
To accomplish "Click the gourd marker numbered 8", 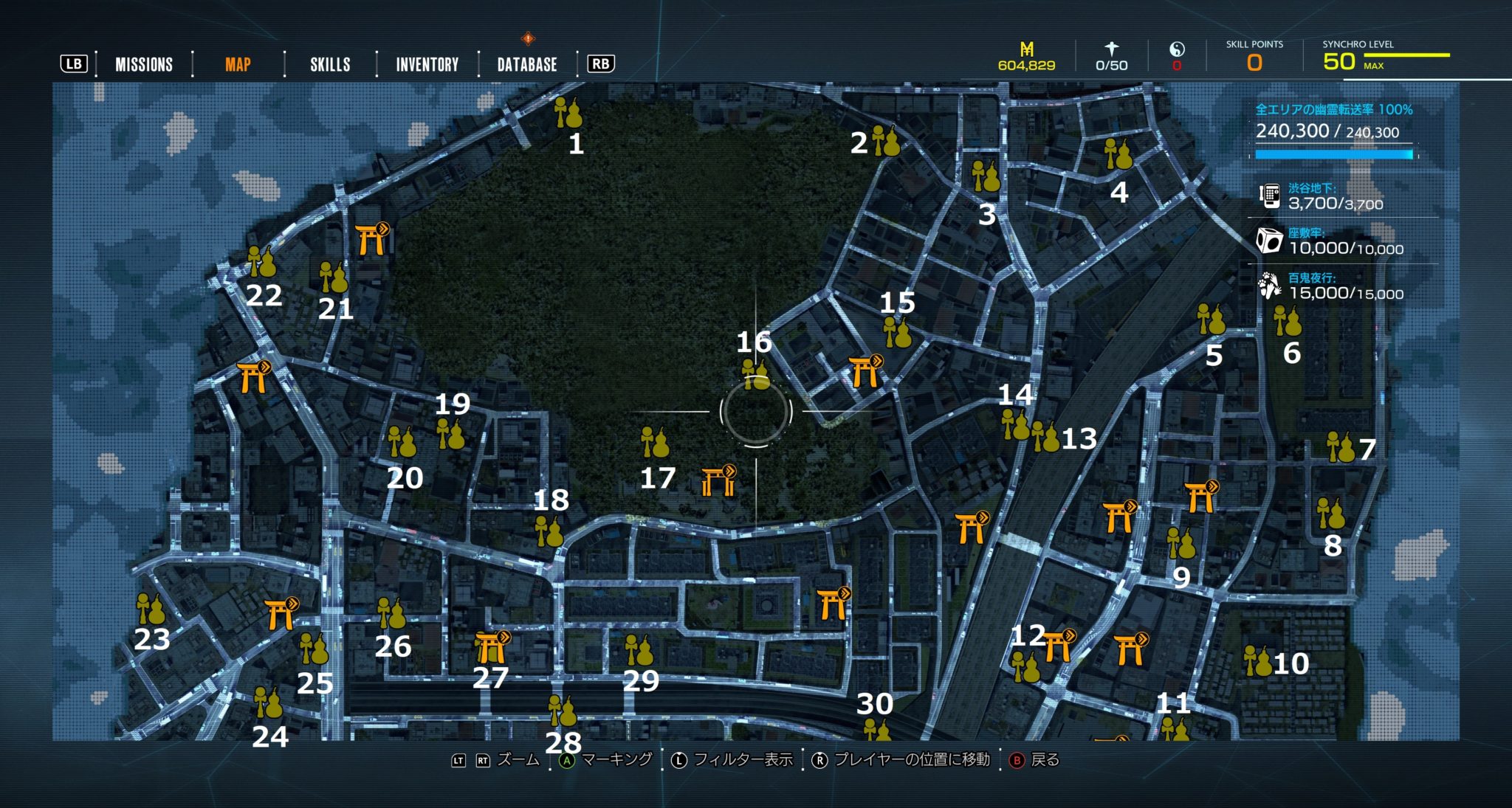I will [1330, 514].
